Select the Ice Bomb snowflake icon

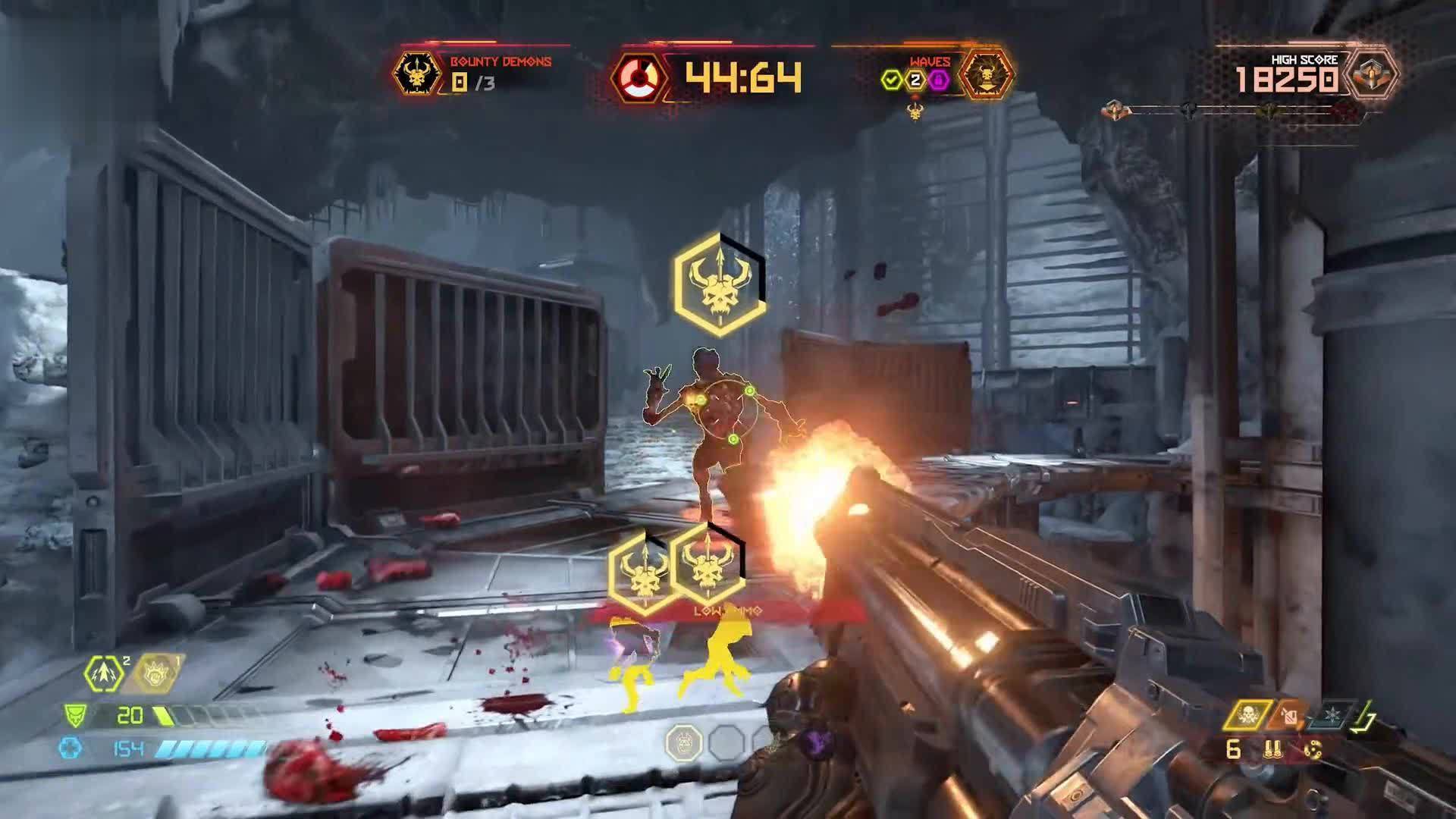[x=1333, y=714]
